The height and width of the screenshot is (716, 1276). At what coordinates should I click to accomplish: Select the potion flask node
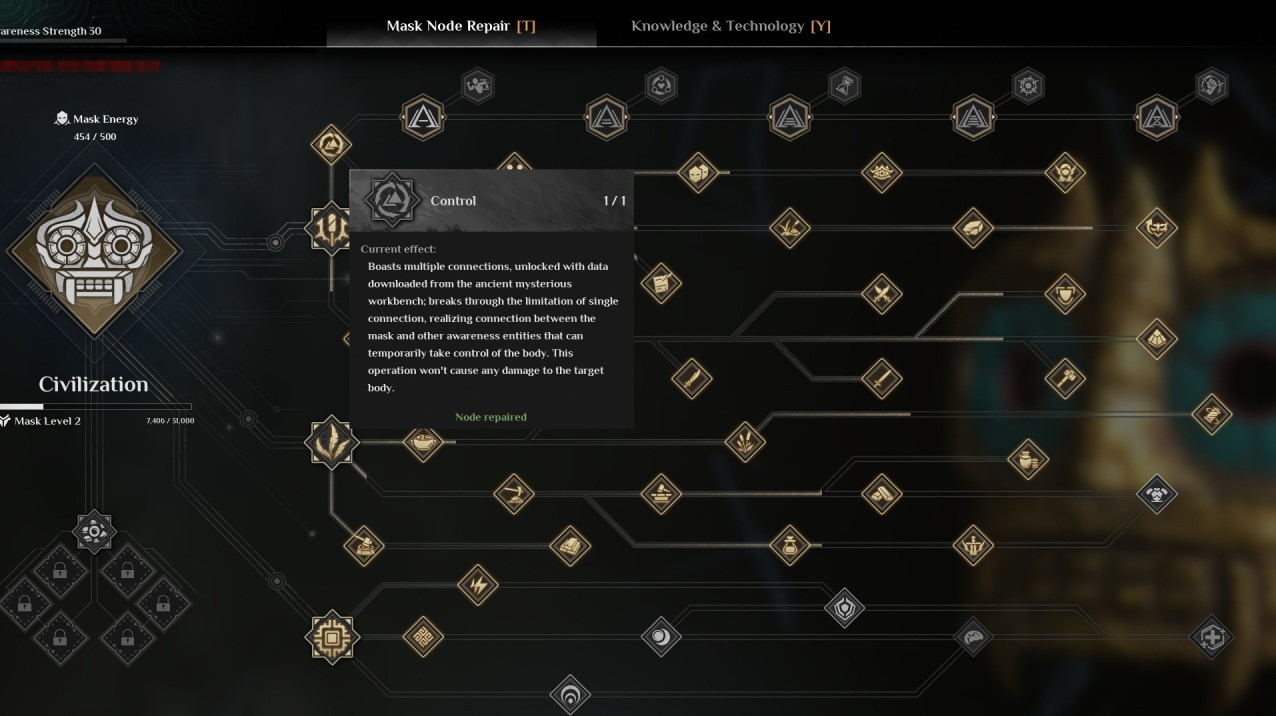789,545
